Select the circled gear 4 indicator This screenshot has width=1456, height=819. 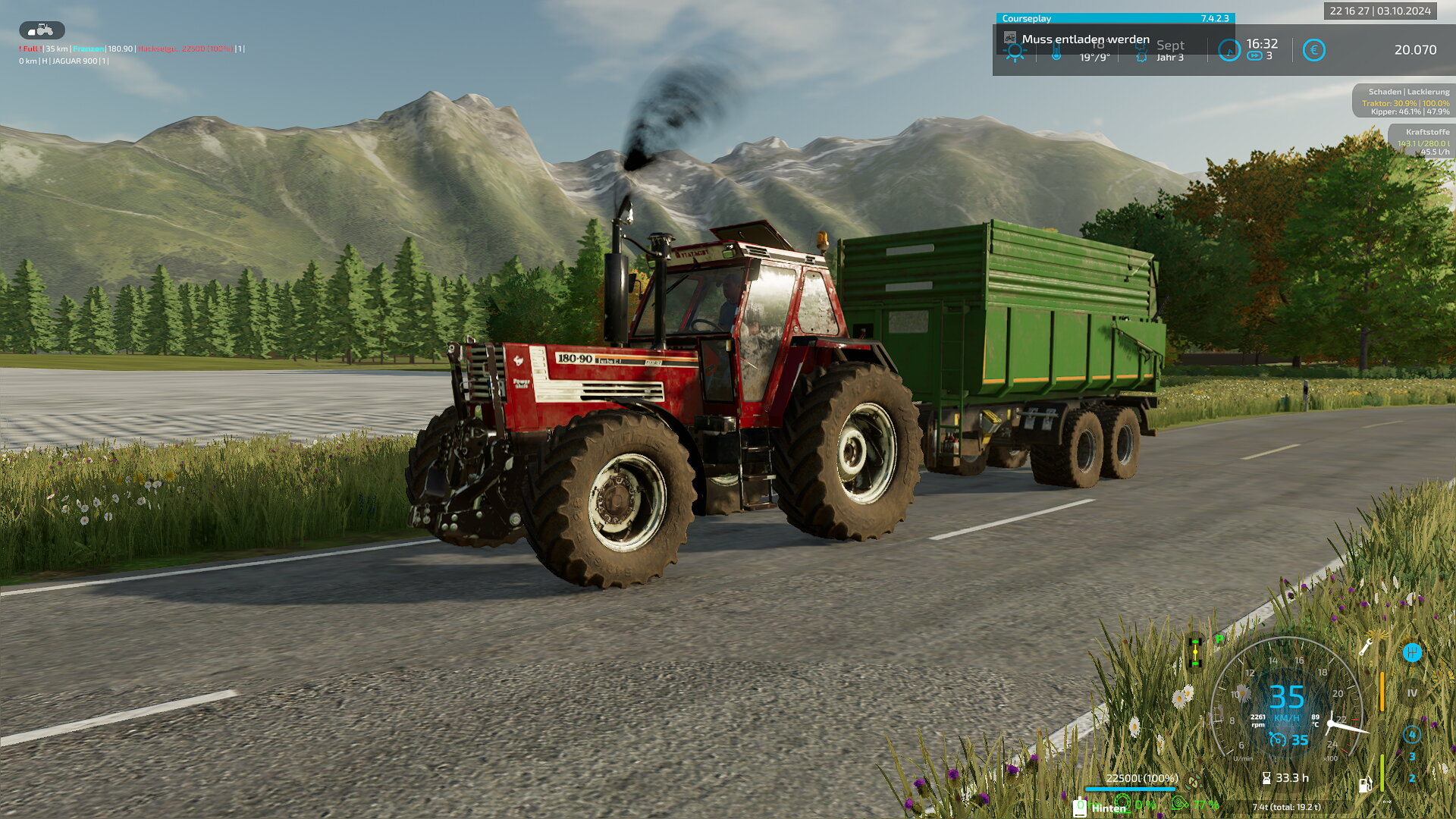click(1411, 734)
